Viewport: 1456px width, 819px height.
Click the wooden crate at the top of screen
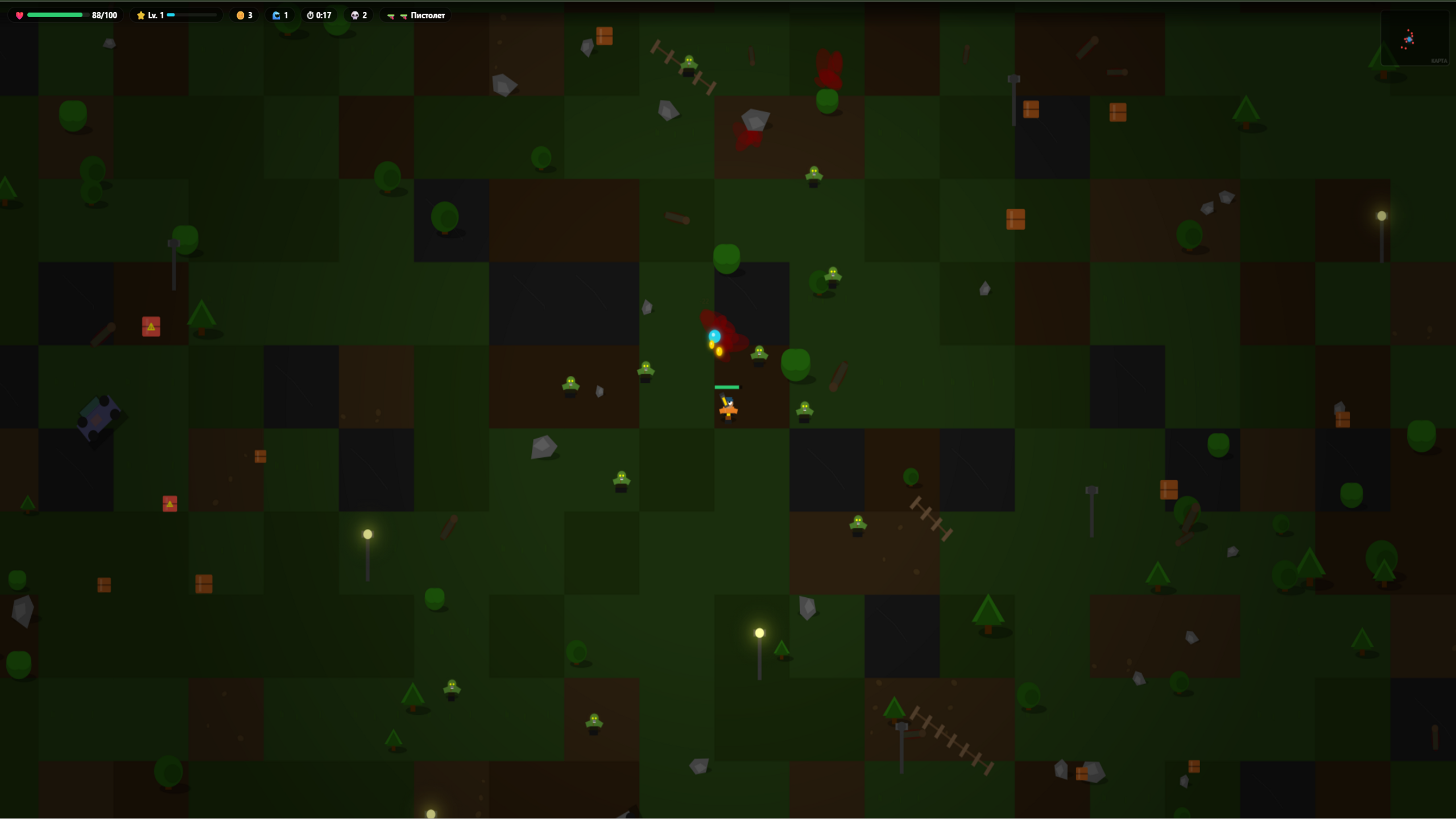605,35
